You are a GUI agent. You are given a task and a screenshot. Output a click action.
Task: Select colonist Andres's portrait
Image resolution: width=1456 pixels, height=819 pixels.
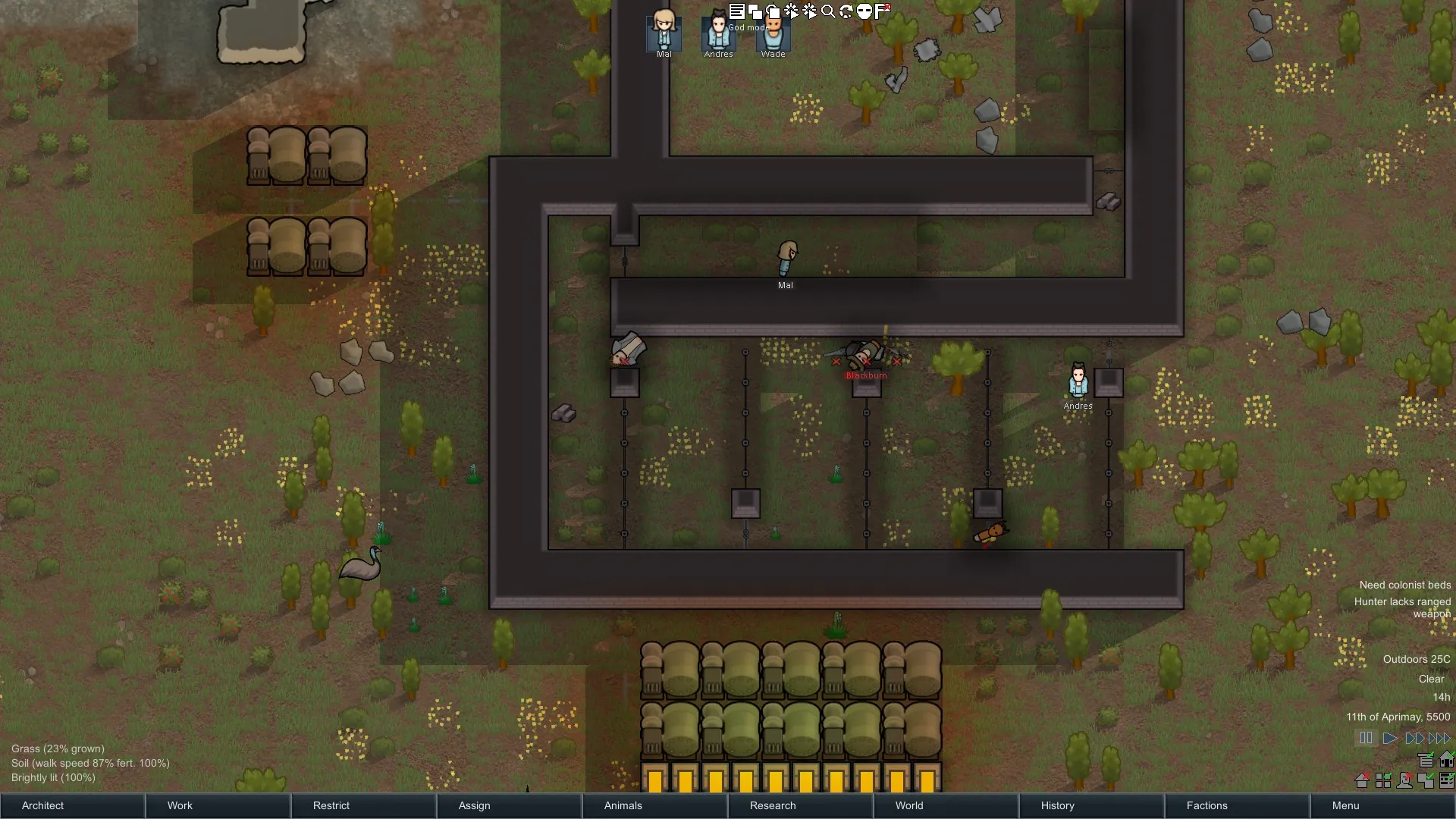point(718,33)
